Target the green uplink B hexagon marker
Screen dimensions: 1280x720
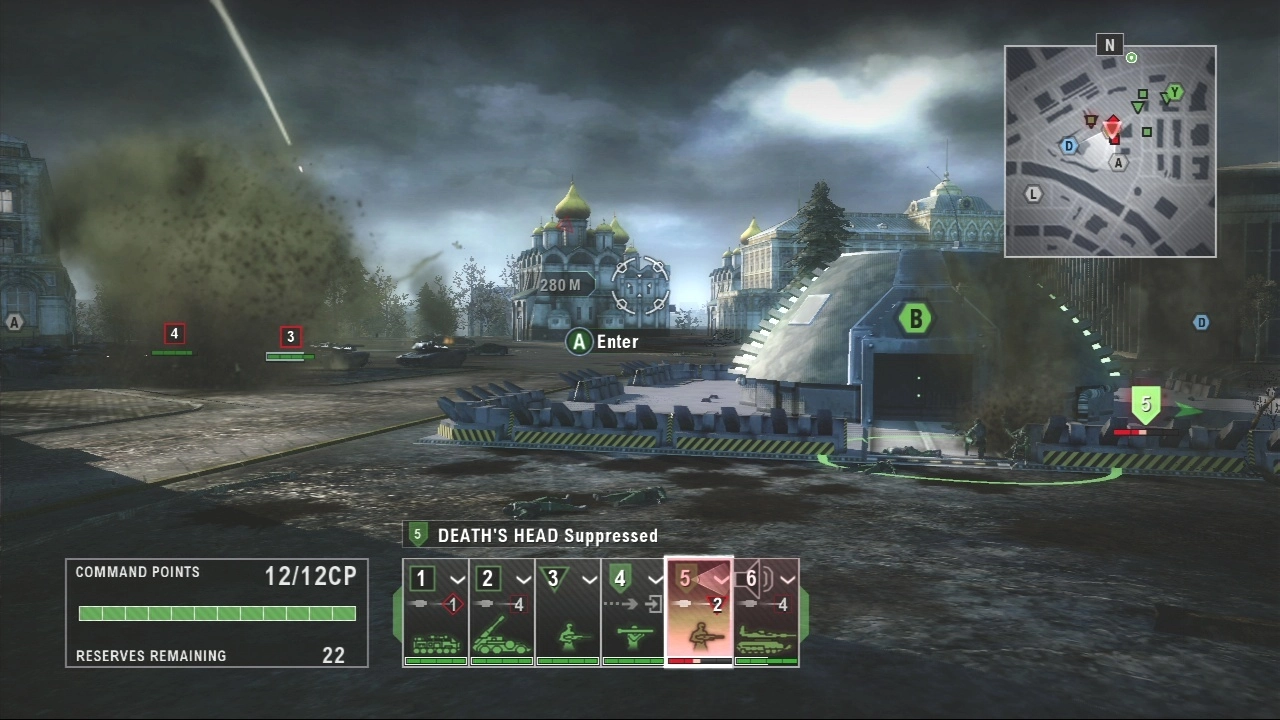coord(914,319)
